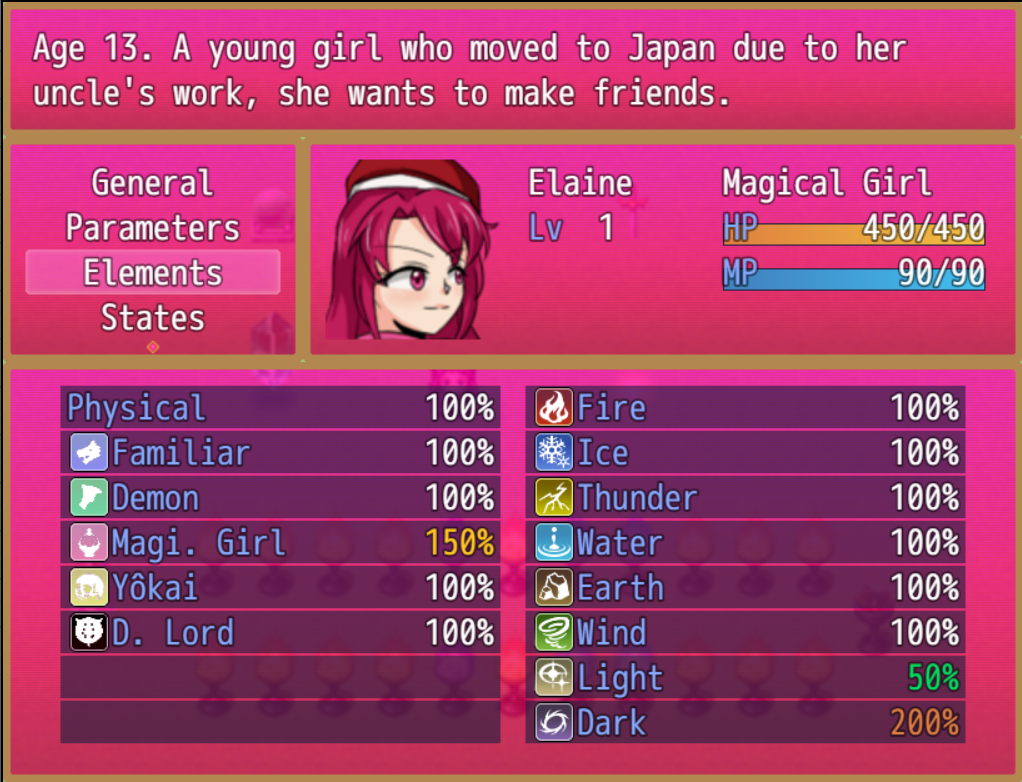The width and height of the screenshot is (1022, 782).
Task: Click the small down arrow under States
Action: [x=152, y=347]
